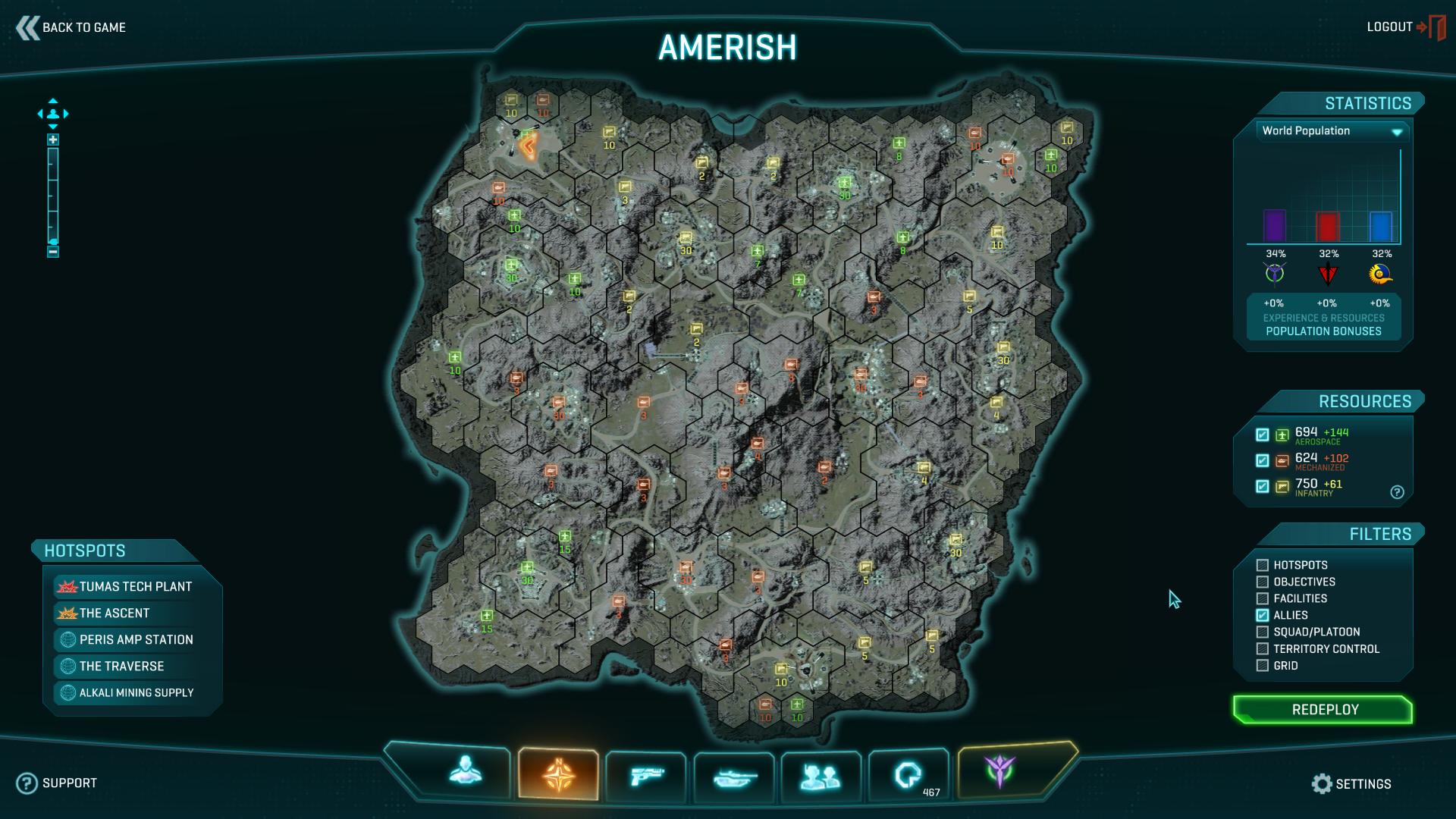Choose The Ascent hotspot
The width and height of the screenshot is (1456, 819).
pos(114,613)
